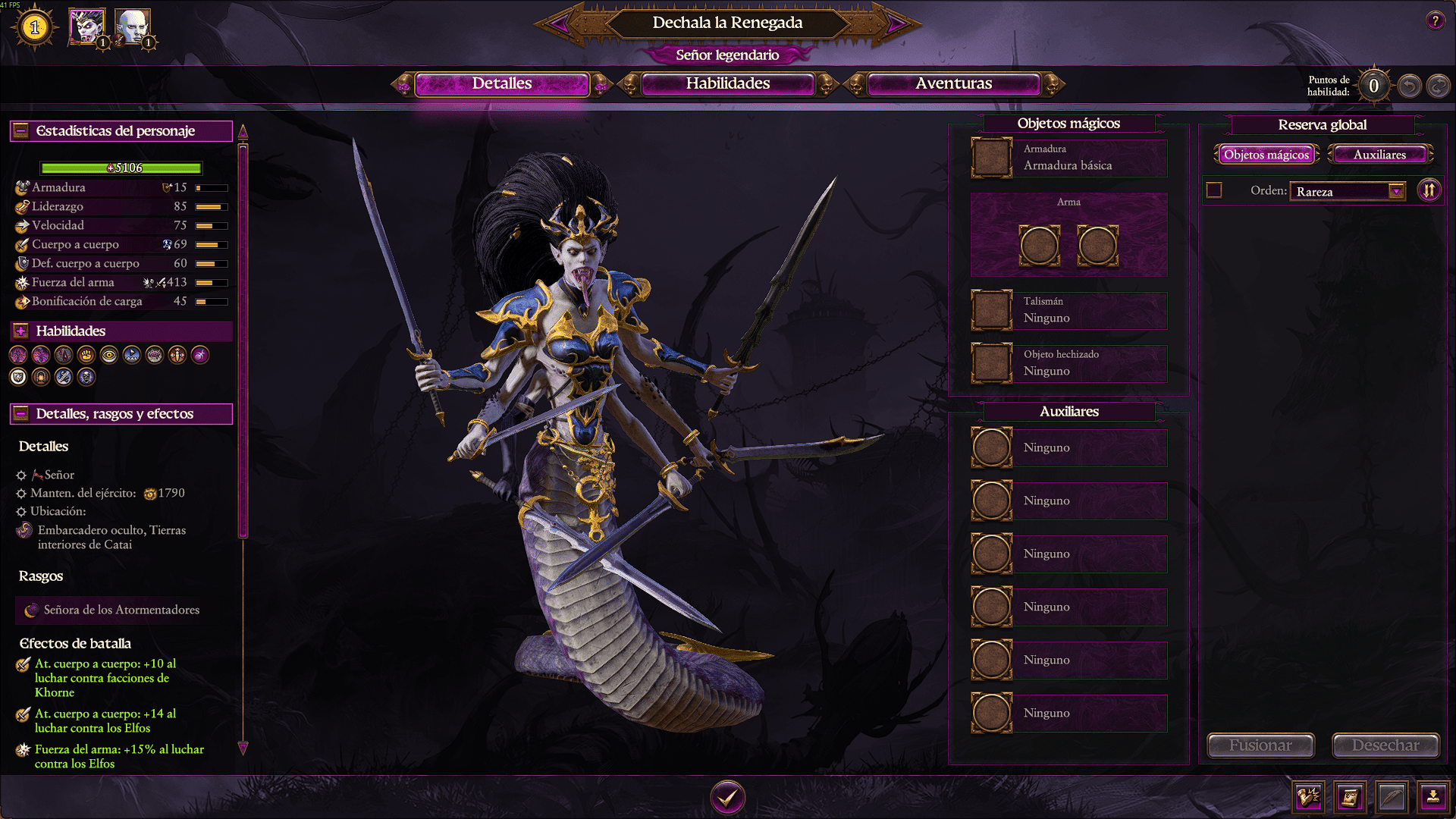Image resolution: width=1456 pixels, height=819 pixels.
Task: Tick the checkbox beside Orden
Action: tap(1214, 190)
